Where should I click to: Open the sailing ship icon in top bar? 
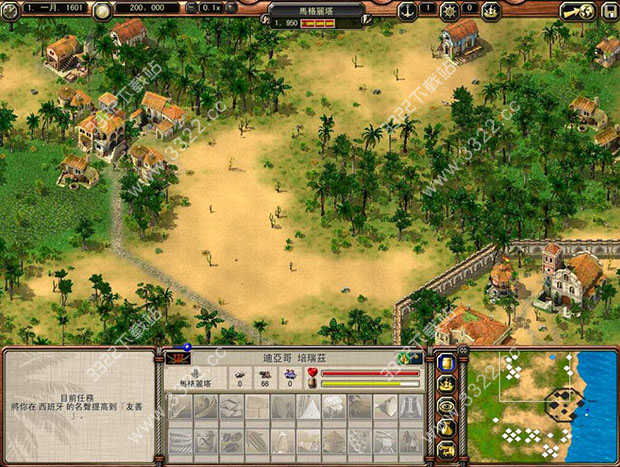(x=490, y=10)
